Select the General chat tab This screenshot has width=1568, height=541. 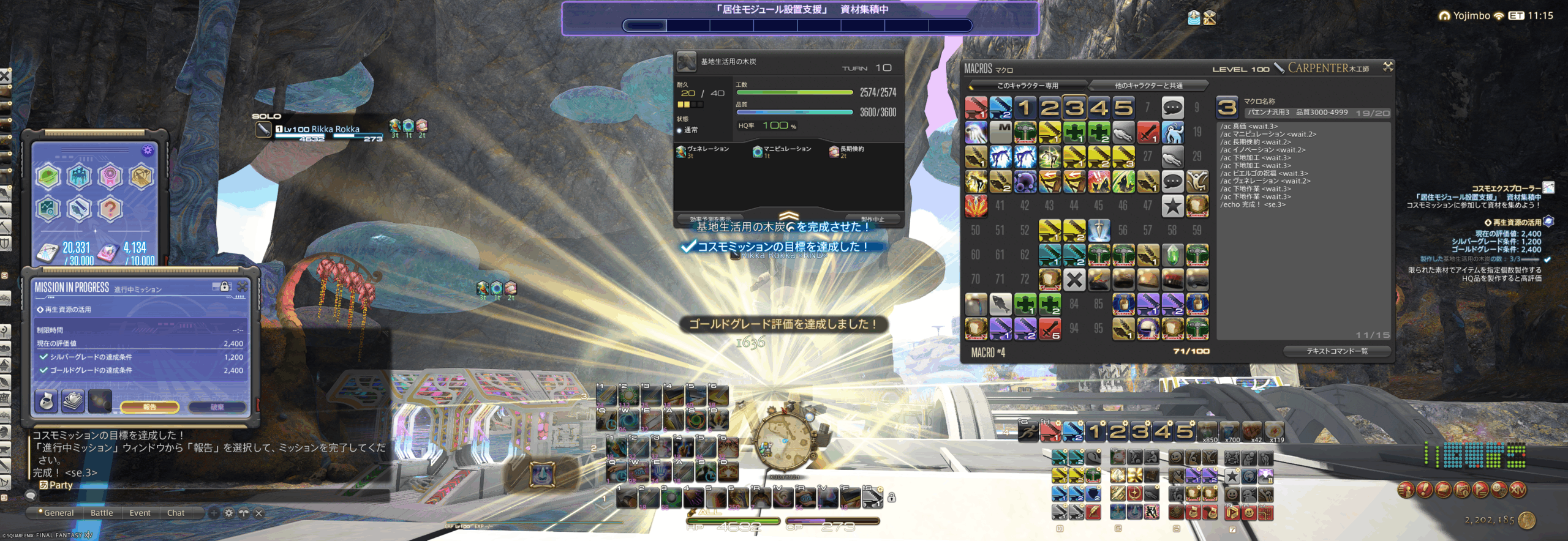(59, 513)
